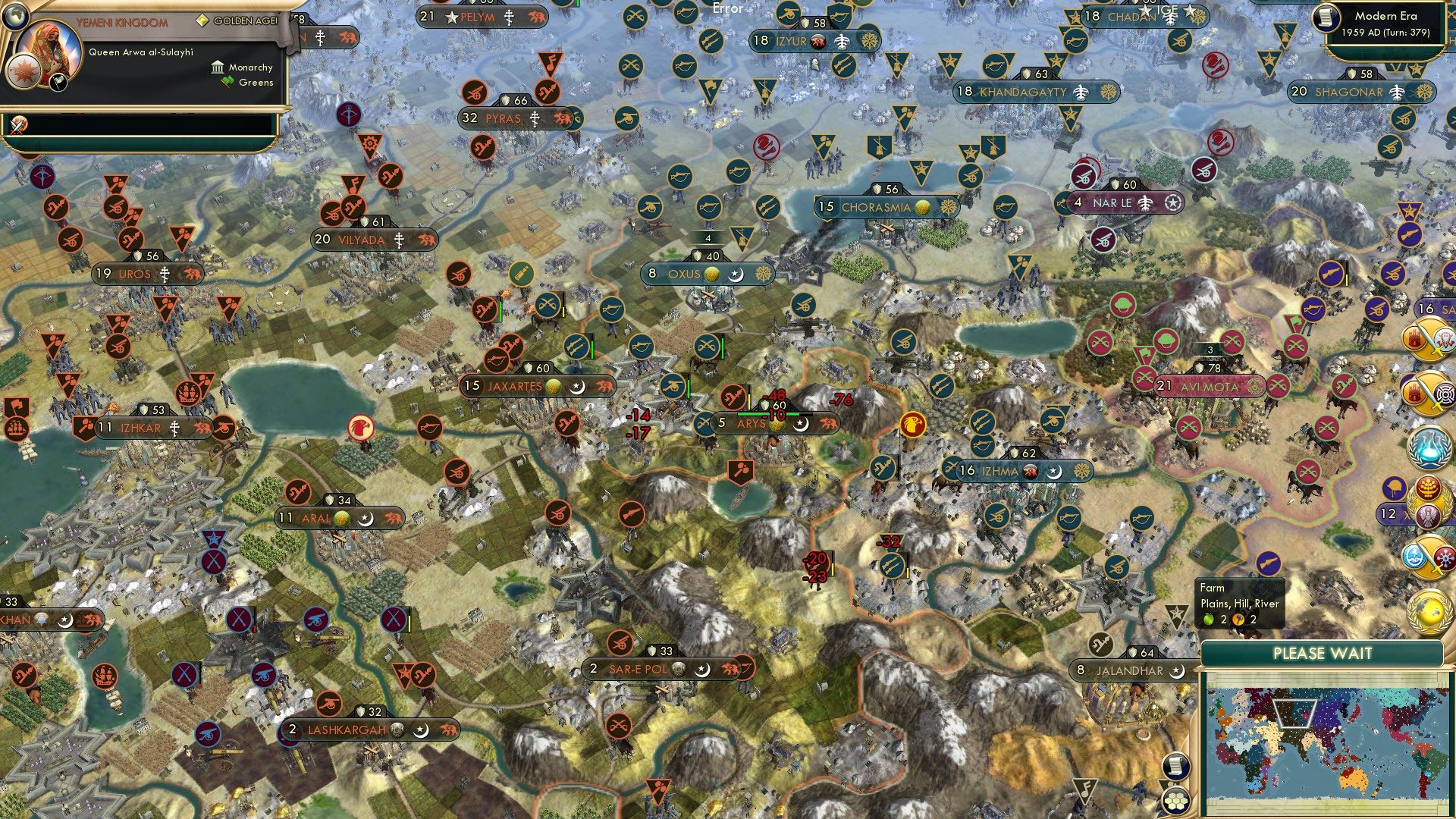
Task: Click the world minimap
Action: [x=1323, y=741]
